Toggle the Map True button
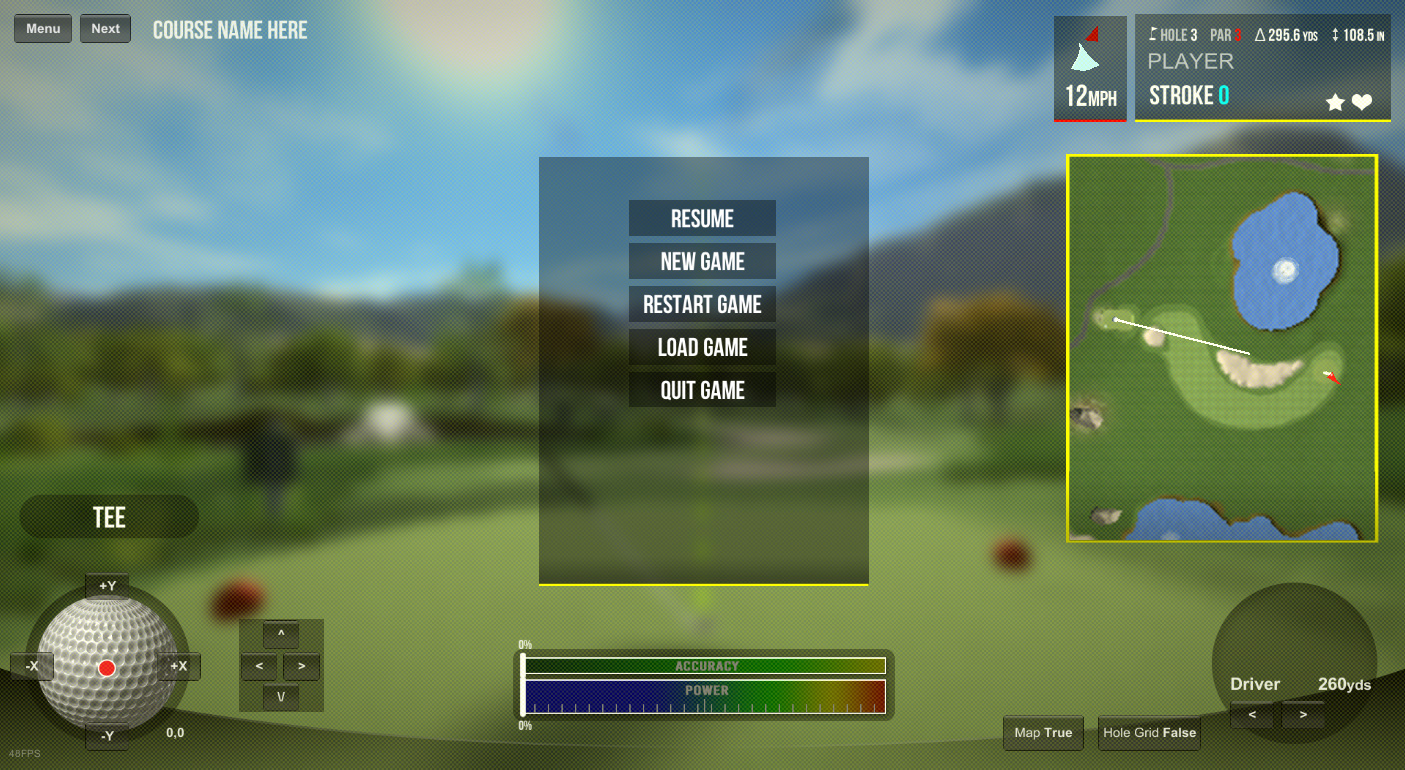The height and width of the screenshot is (770, 1405). point(1043,733)
